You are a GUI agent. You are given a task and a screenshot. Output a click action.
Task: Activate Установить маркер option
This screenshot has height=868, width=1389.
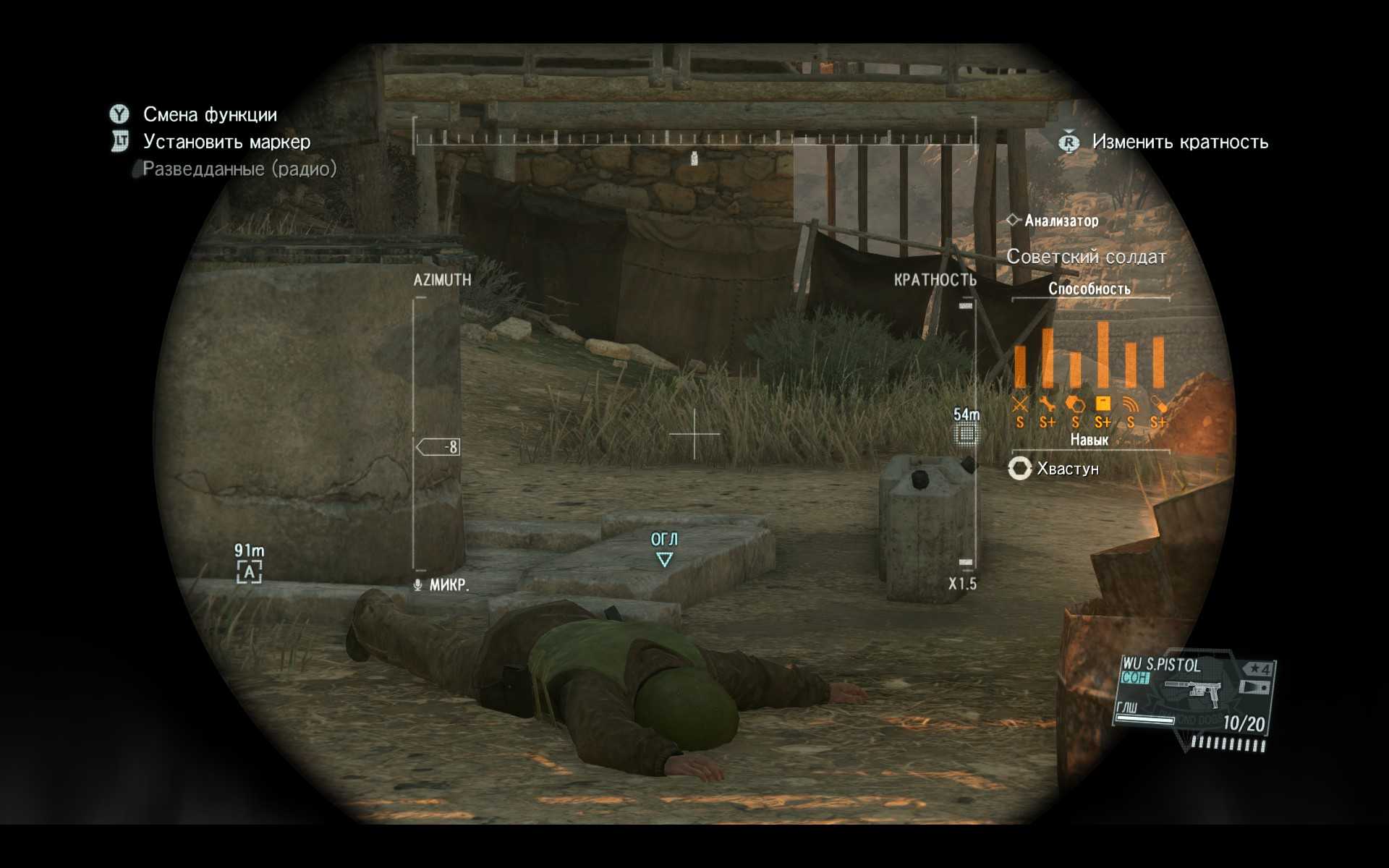pos(226,142)
